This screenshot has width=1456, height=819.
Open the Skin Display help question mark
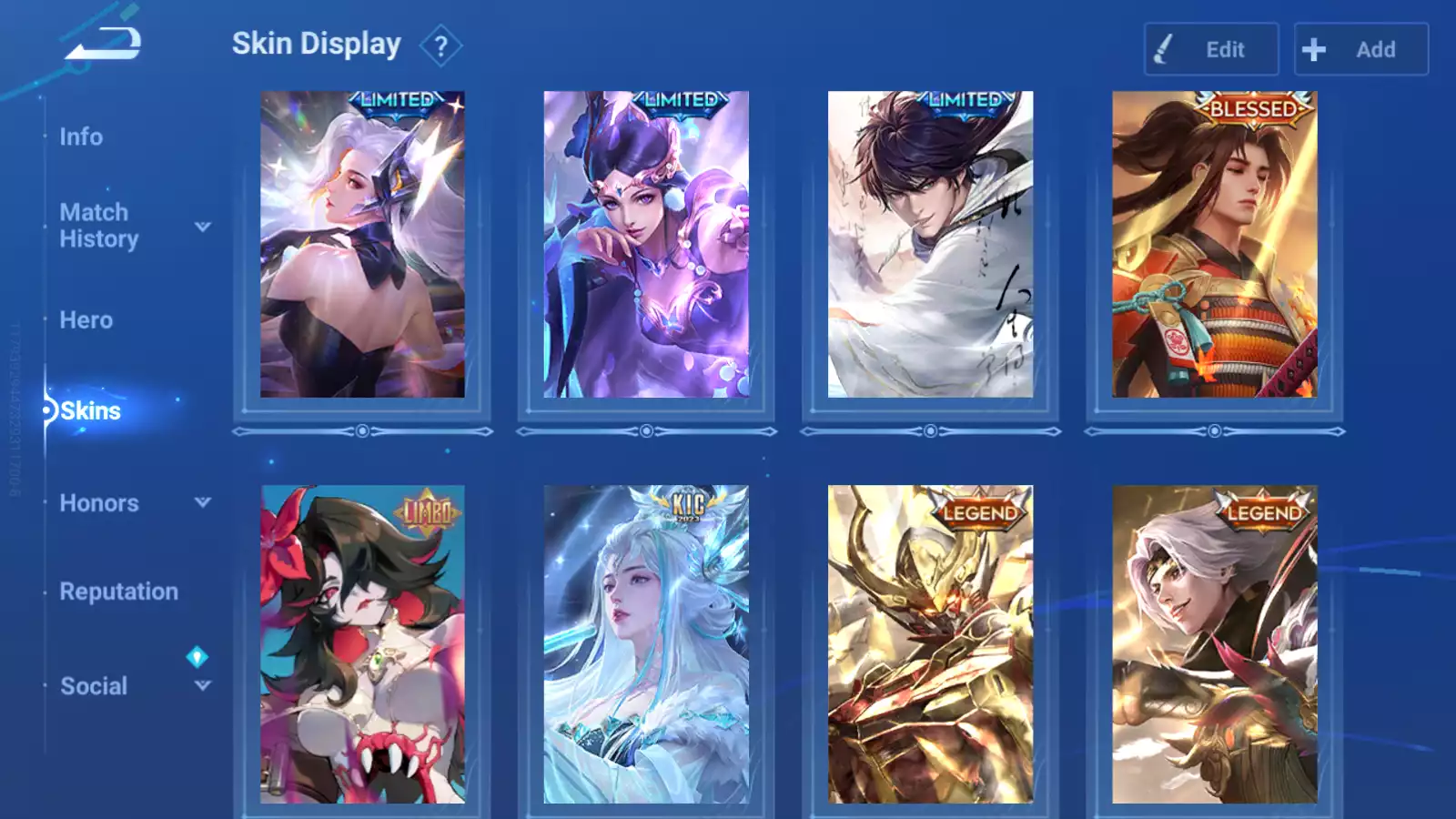click(441, 46)
